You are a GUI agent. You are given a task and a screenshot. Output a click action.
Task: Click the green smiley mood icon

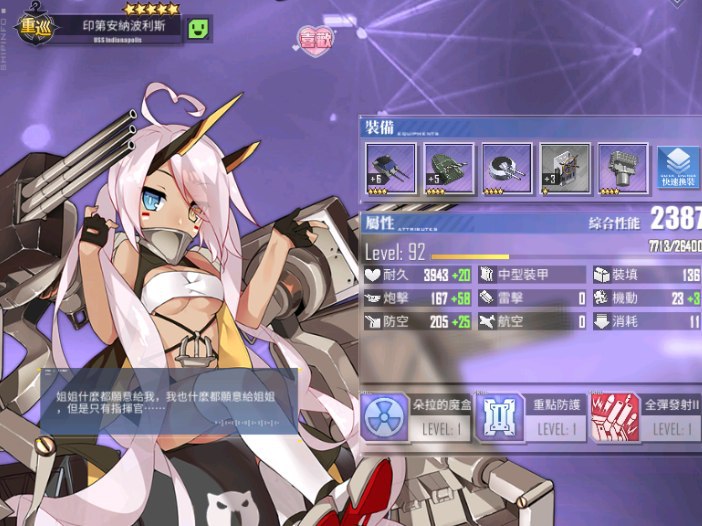point(200,27)
